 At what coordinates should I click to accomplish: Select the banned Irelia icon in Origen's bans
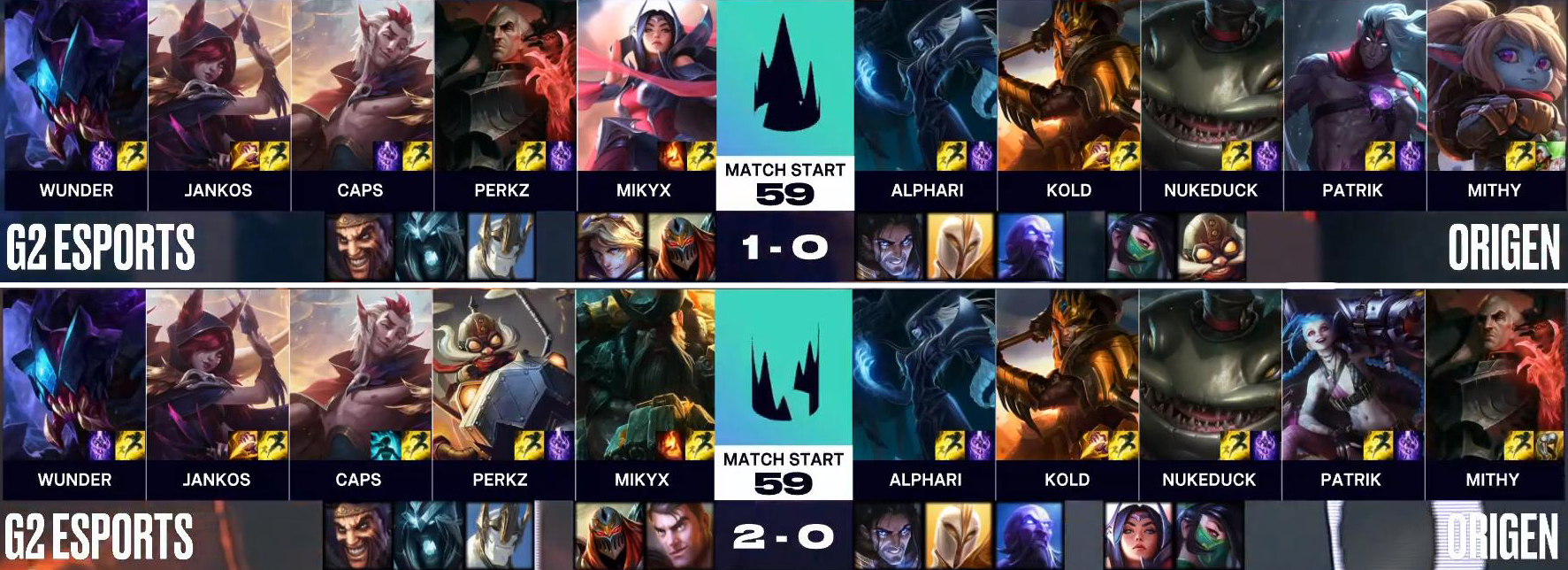click(x=1138, y=535)
